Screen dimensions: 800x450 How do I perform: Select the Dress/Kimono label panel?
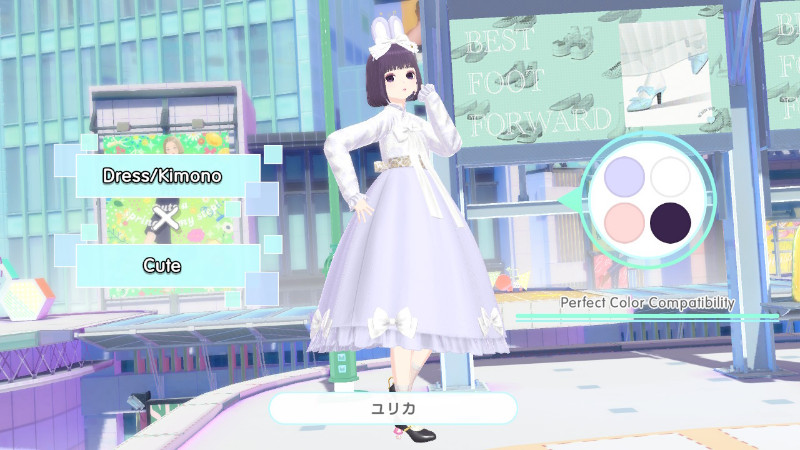(162, 176)
